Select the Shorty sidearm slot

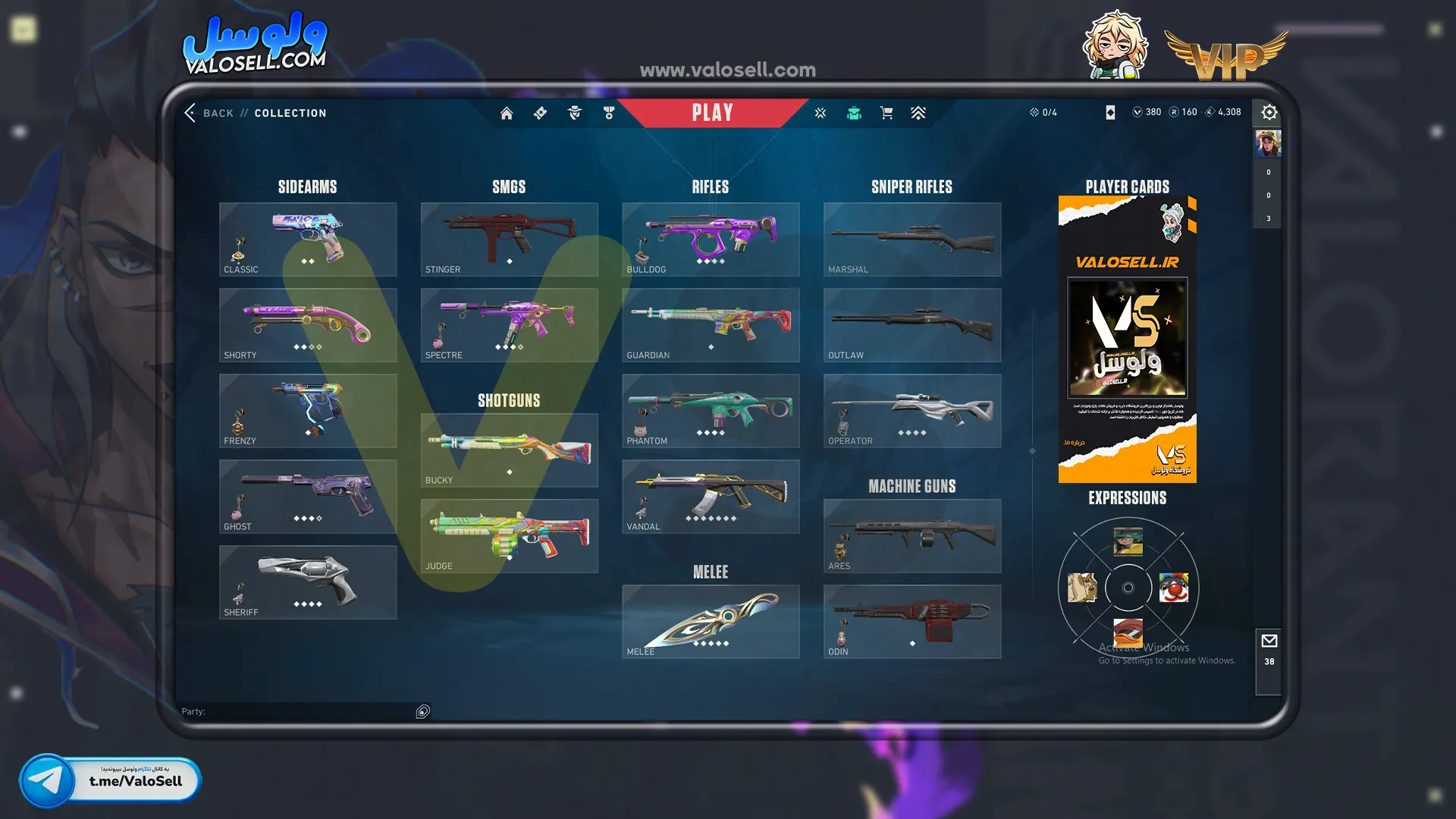tap(308, 325)
